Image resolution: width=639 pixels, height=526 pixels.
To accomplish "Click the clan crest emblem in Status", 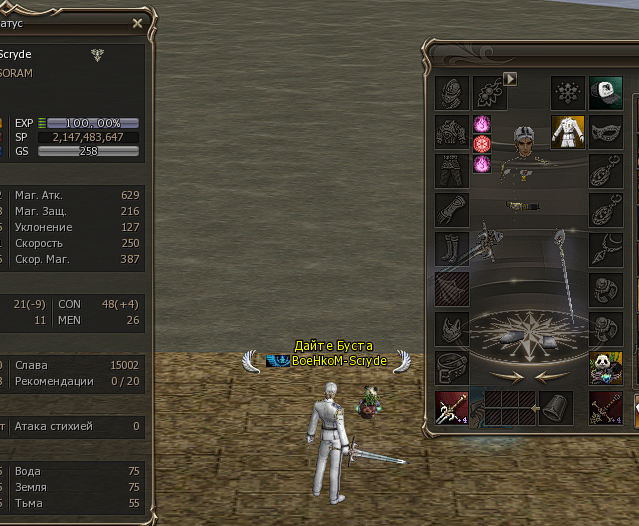I will coord(97,56).
